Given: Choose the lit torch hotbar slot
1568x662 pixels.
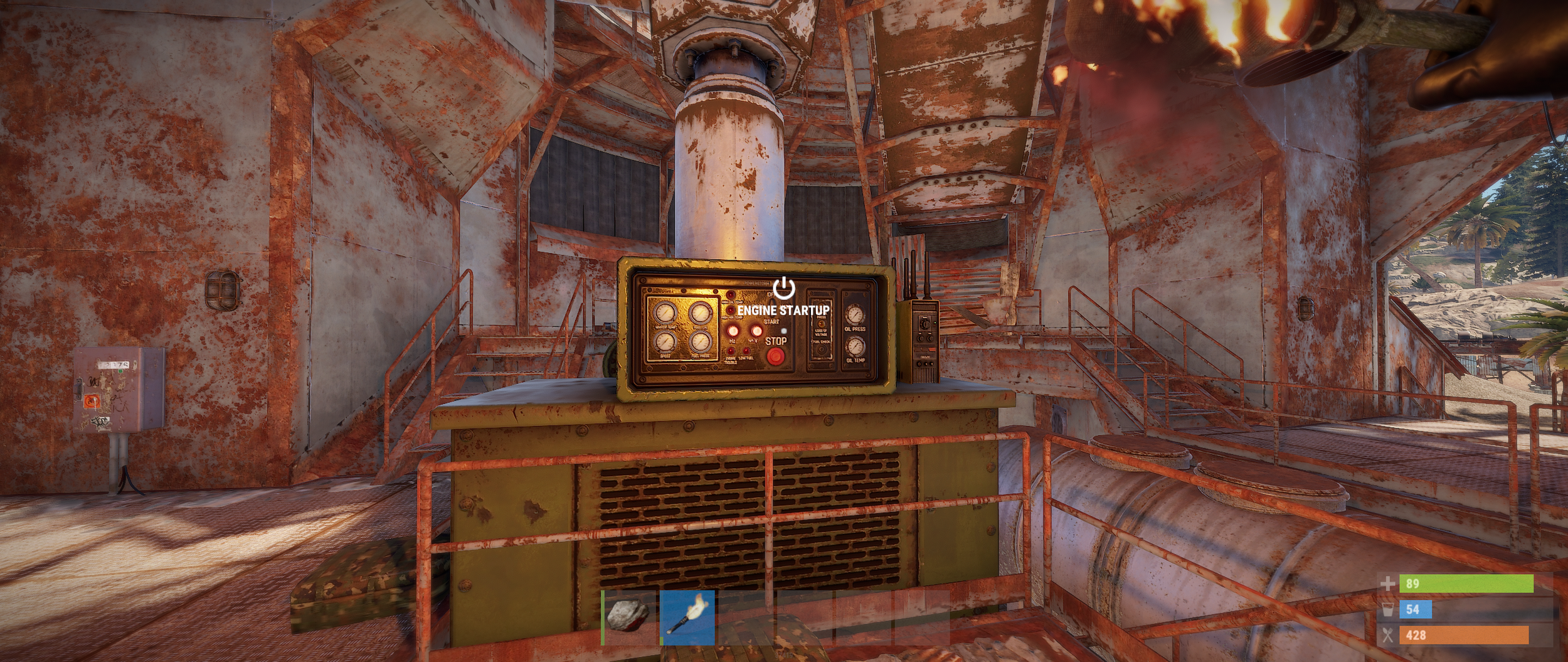Looking at the screenshot, I should [687, 617].
